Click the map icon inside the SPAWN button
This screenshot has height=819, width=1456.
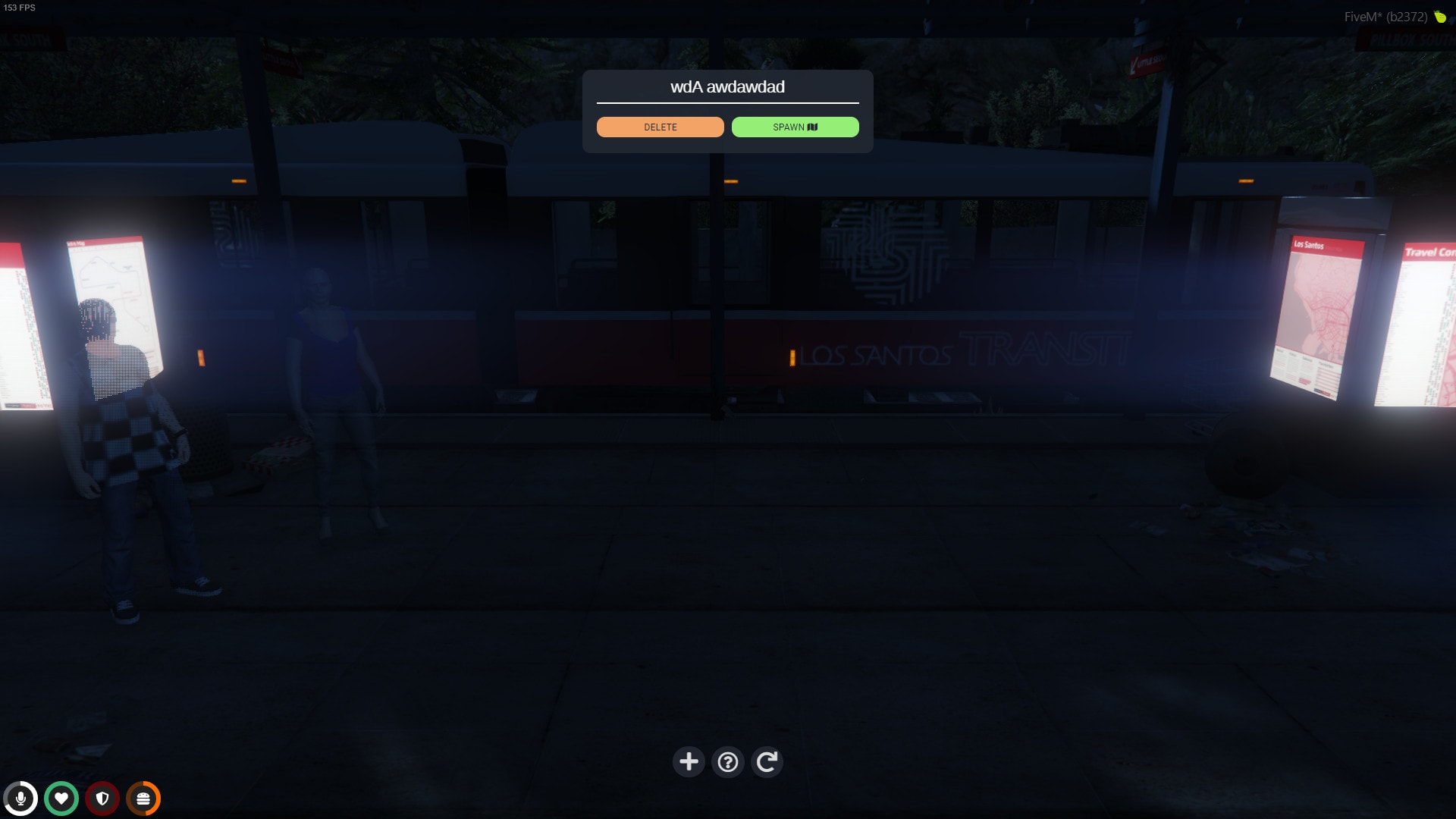point(814,127)
